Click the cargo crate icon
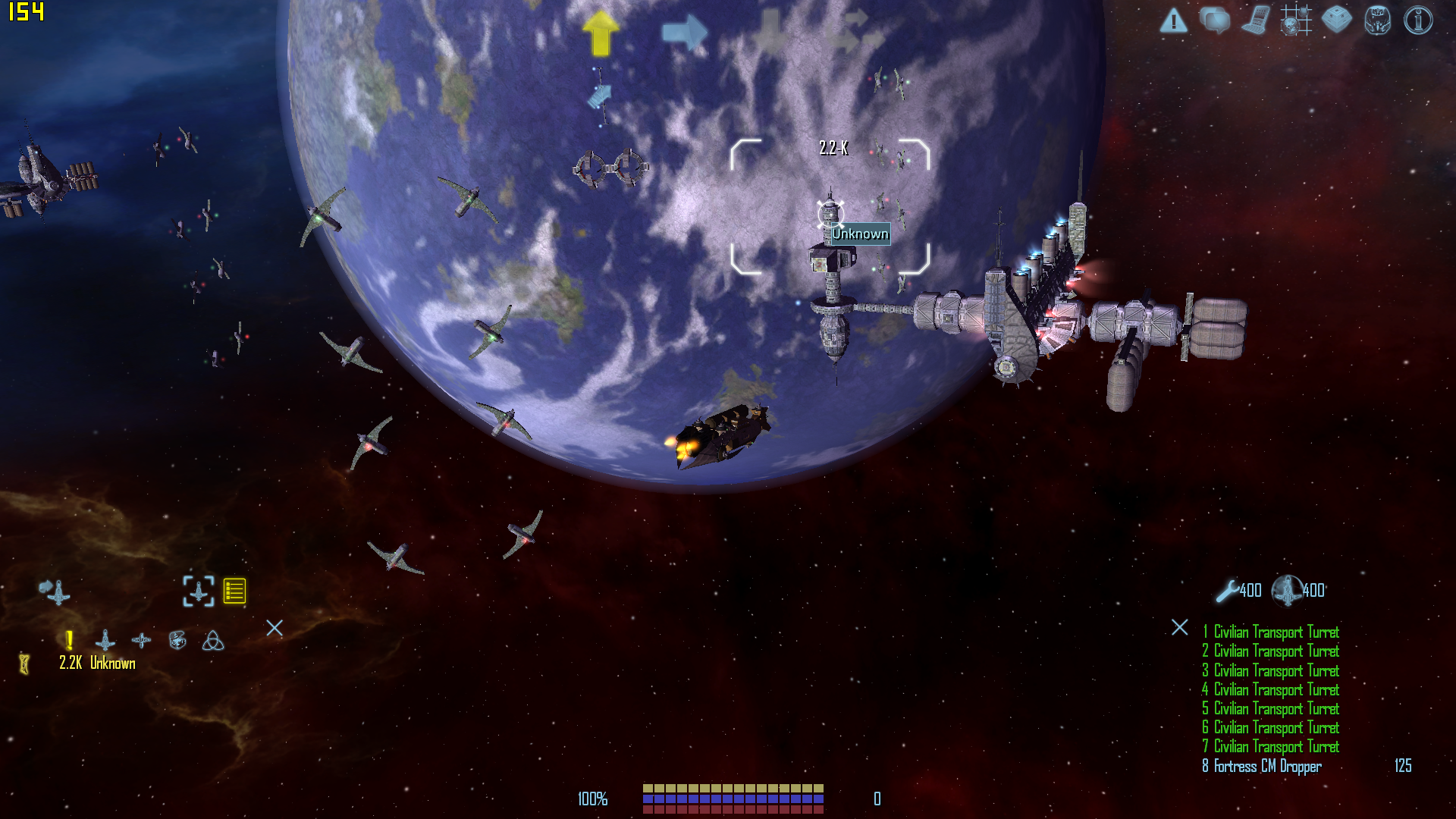 [1336, 20]
